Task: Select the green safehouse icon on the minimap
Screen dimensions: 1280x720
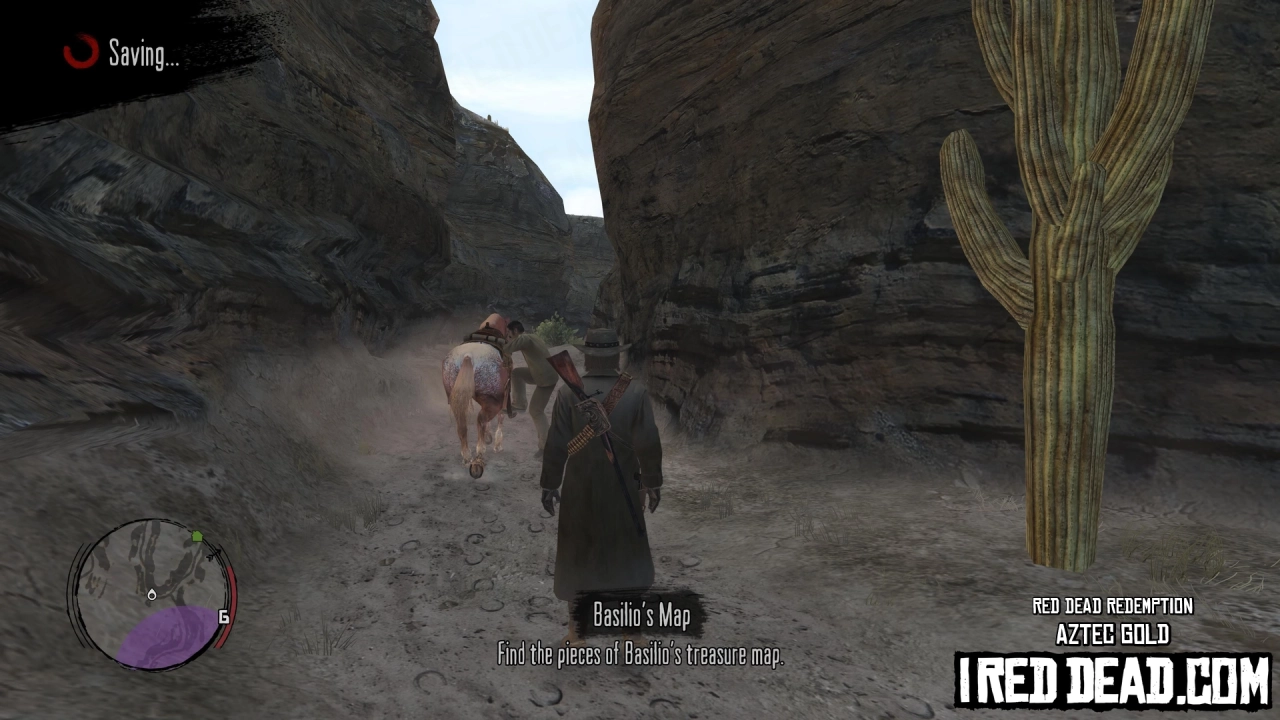Action: pyautogui.click(x=198, y=534)
